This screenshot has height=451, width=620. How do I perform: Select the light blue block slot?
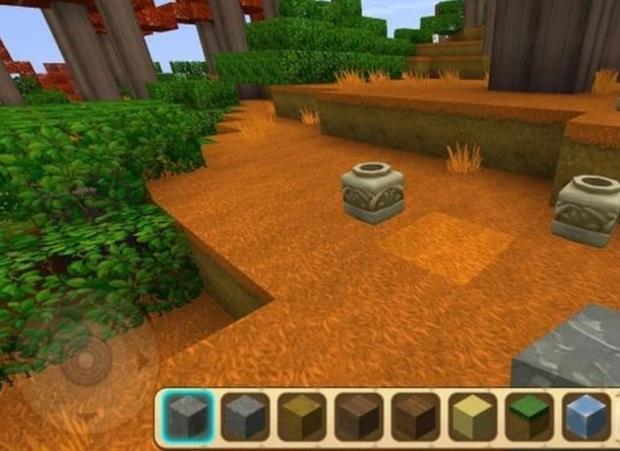pyautogui.click(x=586, y=416)
